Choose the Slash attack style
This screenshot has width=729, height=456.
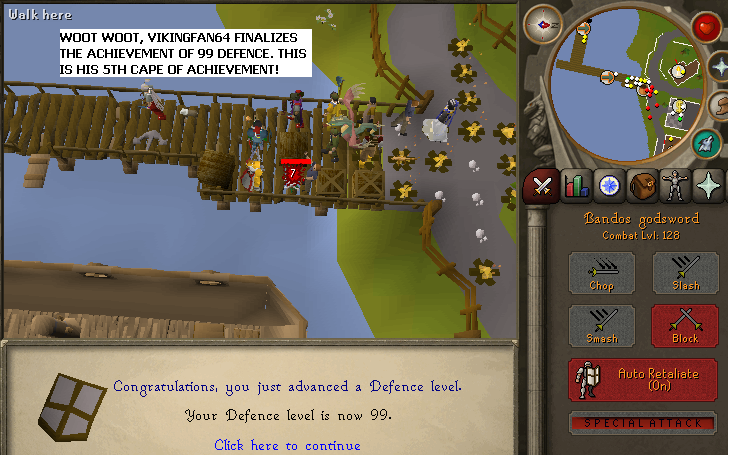[685, 273]
